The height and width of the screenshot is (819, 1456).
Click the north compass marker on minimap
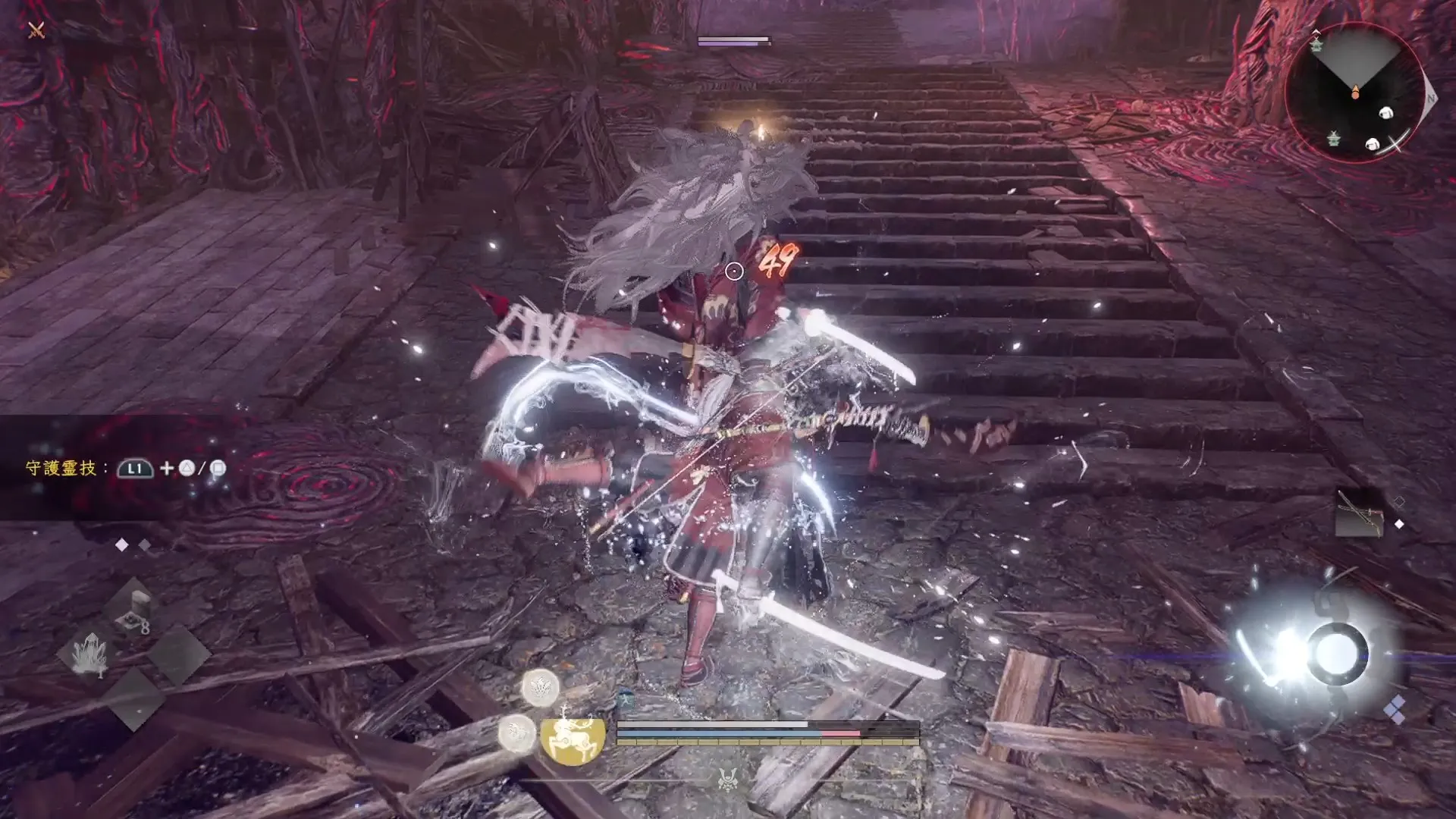tap(1430, 99)
